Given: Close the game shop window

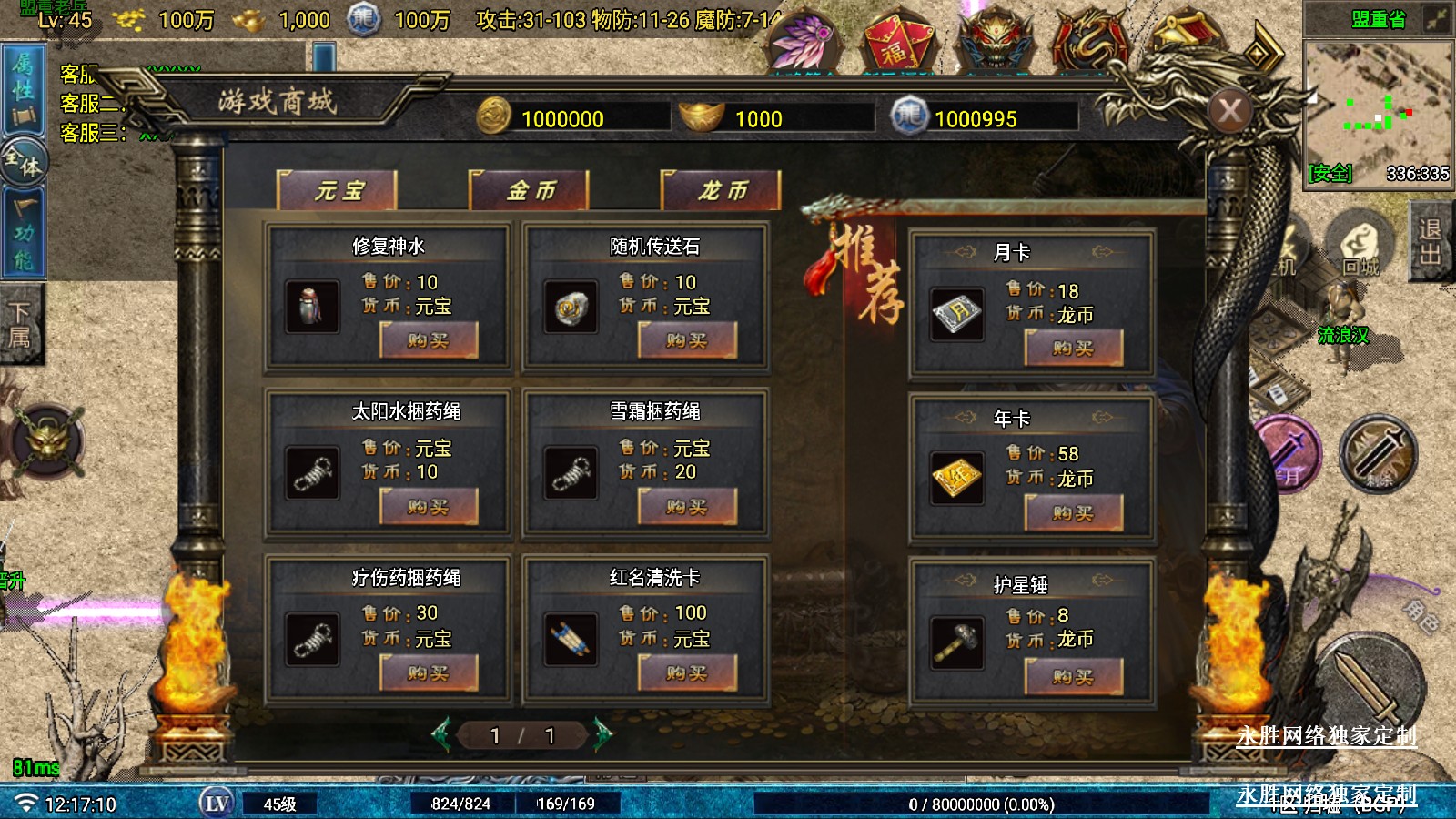Looking at the screenshot, I should tap(1230, 112).
